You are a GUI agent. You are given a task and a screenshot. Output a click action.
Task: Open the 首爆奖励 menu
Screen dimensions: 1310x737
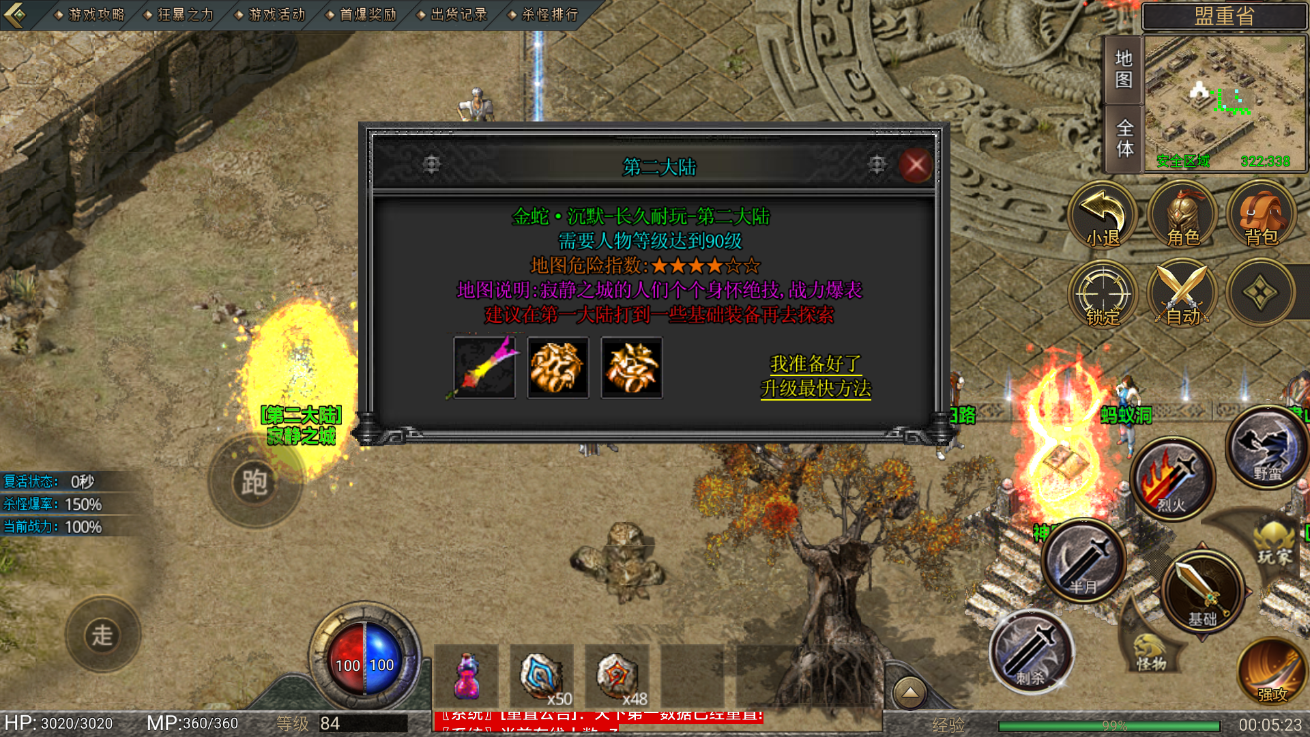coord(363,15)
